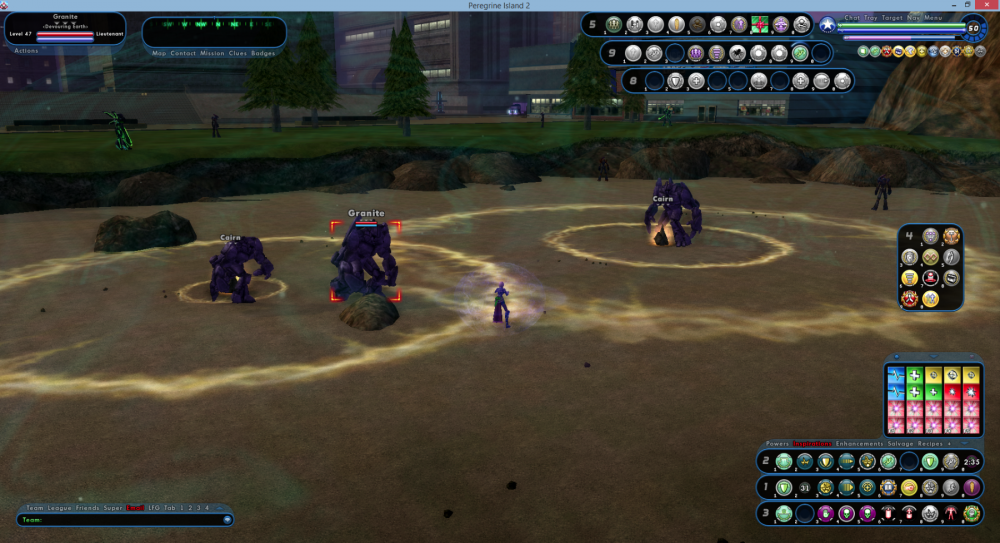Open the Clues panel
1000x543 pixels.
238,53
